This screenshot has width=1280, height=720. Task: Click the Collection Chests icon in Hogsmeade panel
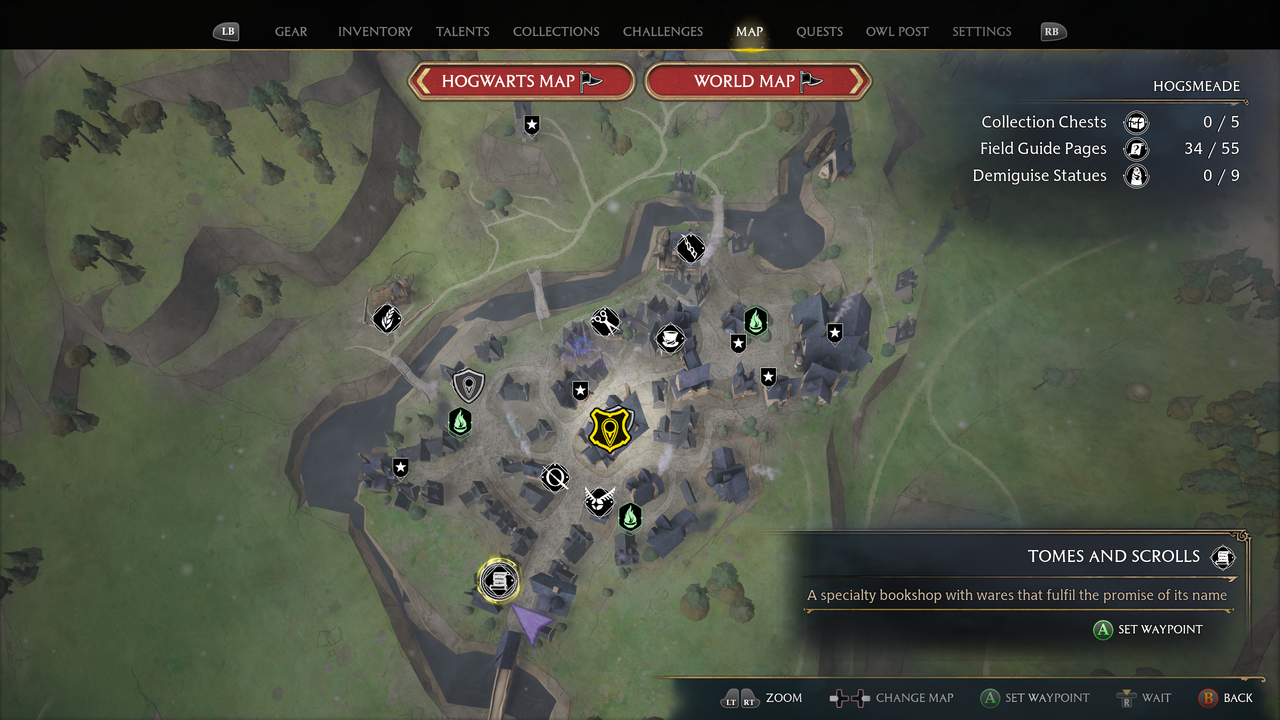[1136, 121]
